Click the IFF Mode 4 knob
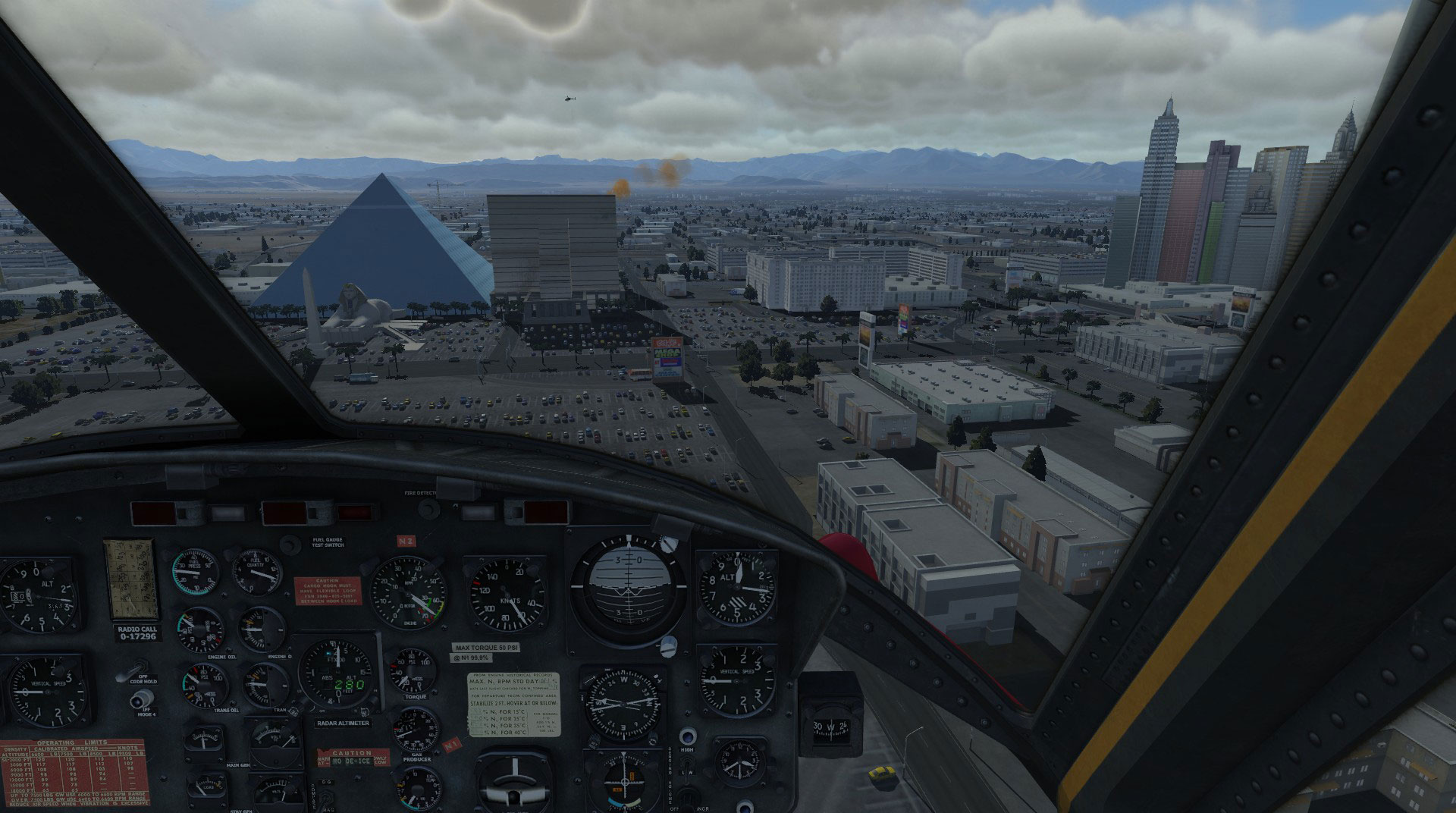 [139, 698]
